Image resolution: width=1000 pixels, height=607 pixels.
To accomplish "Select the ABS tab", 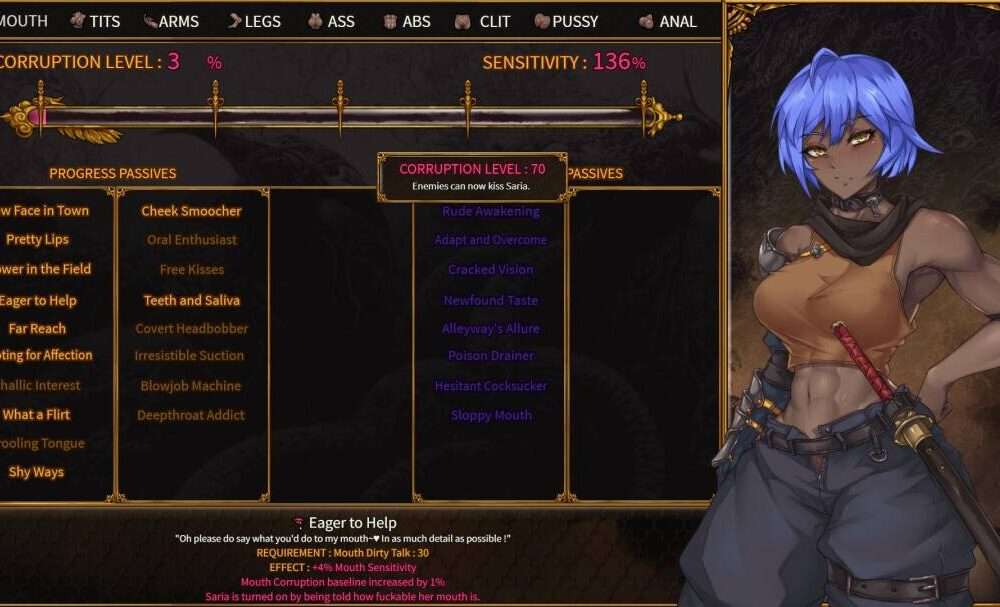I will pos(406,21).
